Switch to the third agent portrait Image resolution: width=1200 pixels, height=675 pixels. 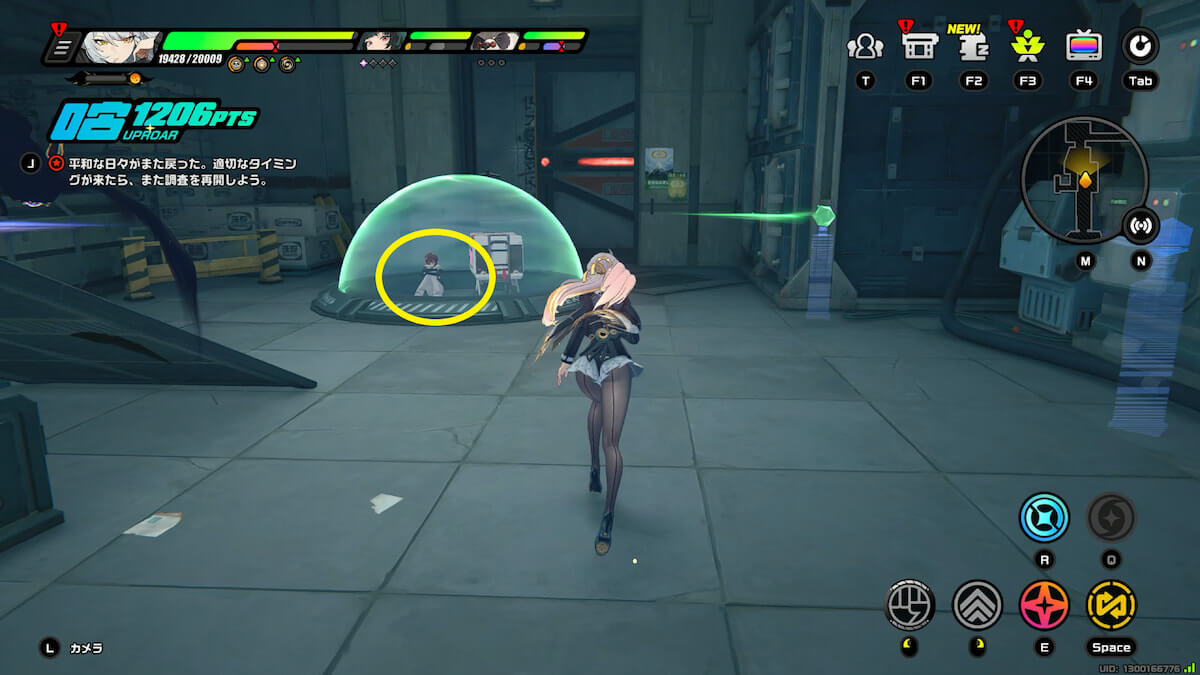click(x=494, y=42)
